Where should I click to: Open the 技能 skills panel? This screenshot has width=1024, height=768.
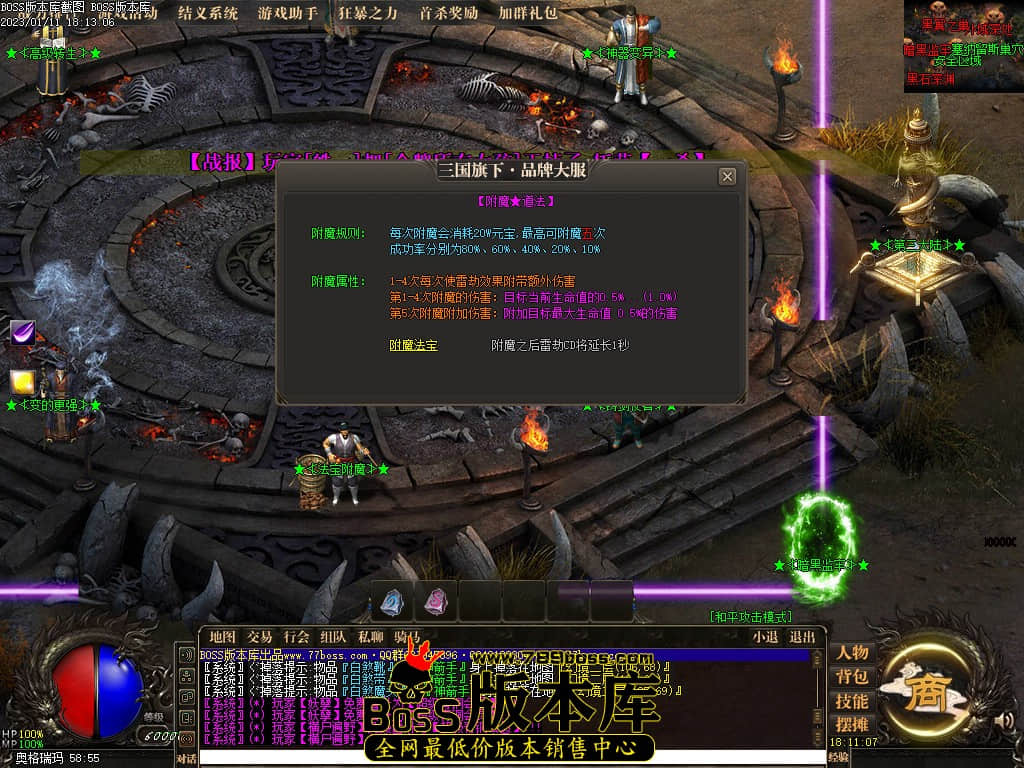pyautogui.click(x=852, y=701)
